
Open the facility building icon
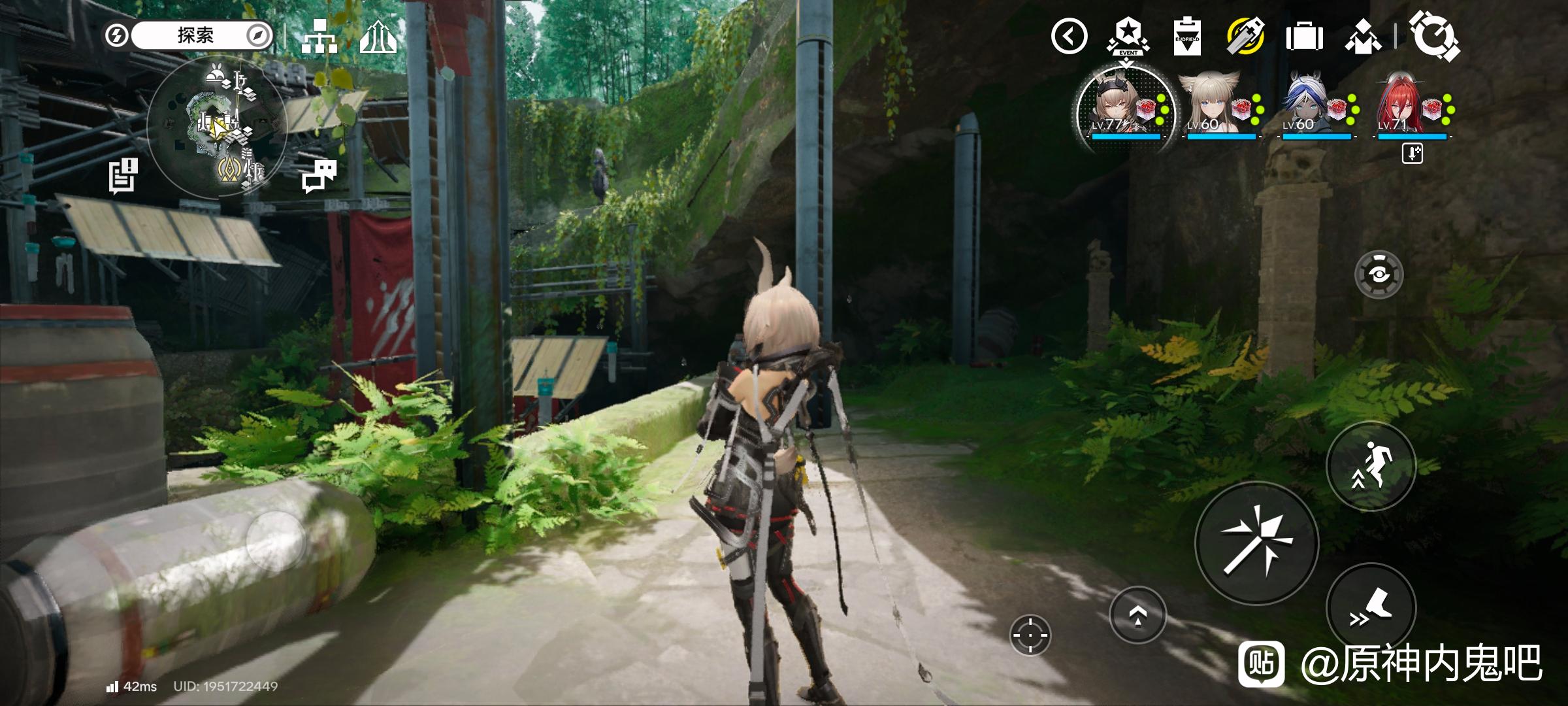click(378, 37)
